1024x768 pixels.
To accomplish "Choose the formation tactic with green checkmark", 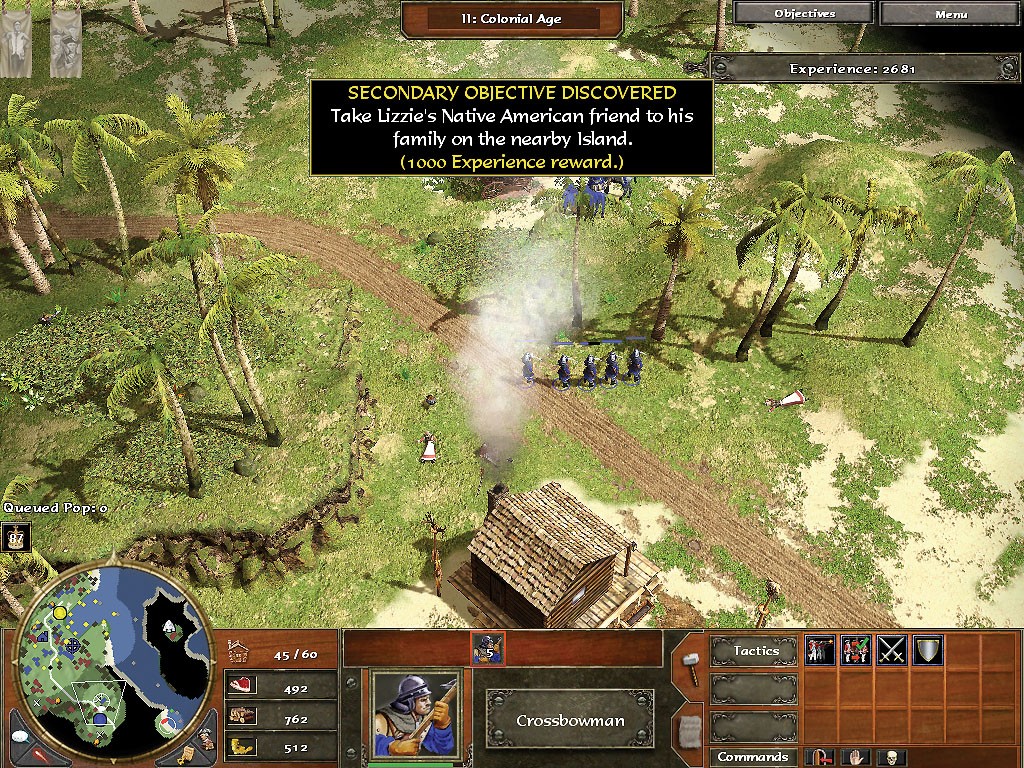I will 856,651.
